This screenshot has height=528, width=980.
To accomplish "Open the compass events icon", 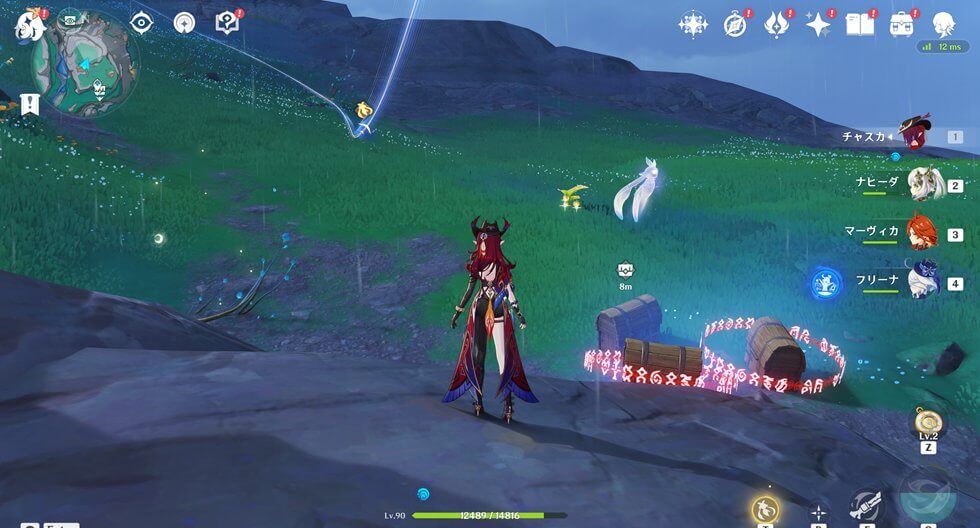I will [x=736, y=25].
